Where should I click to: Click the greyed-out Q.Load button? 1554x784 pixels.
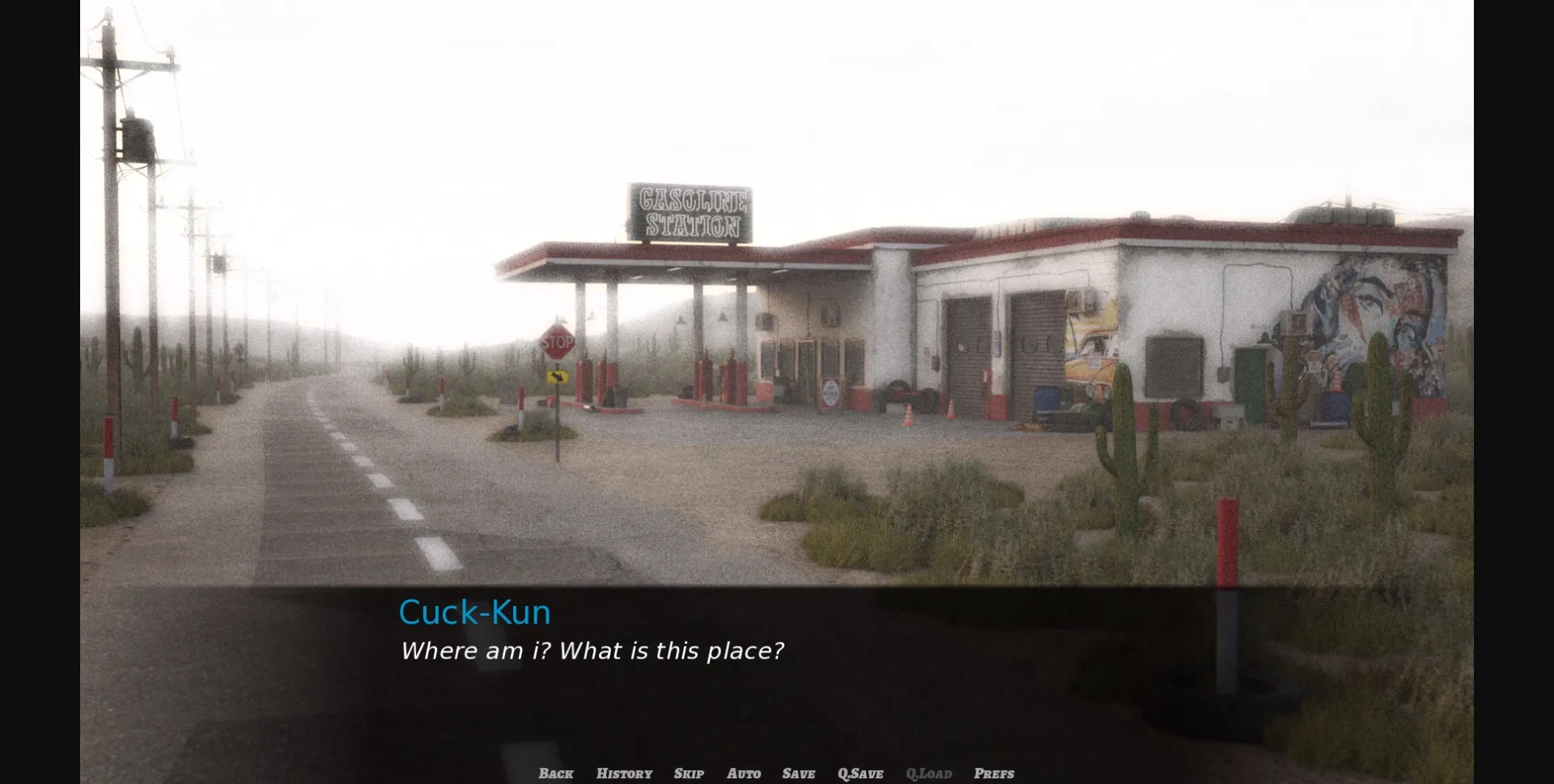point(928,773)
